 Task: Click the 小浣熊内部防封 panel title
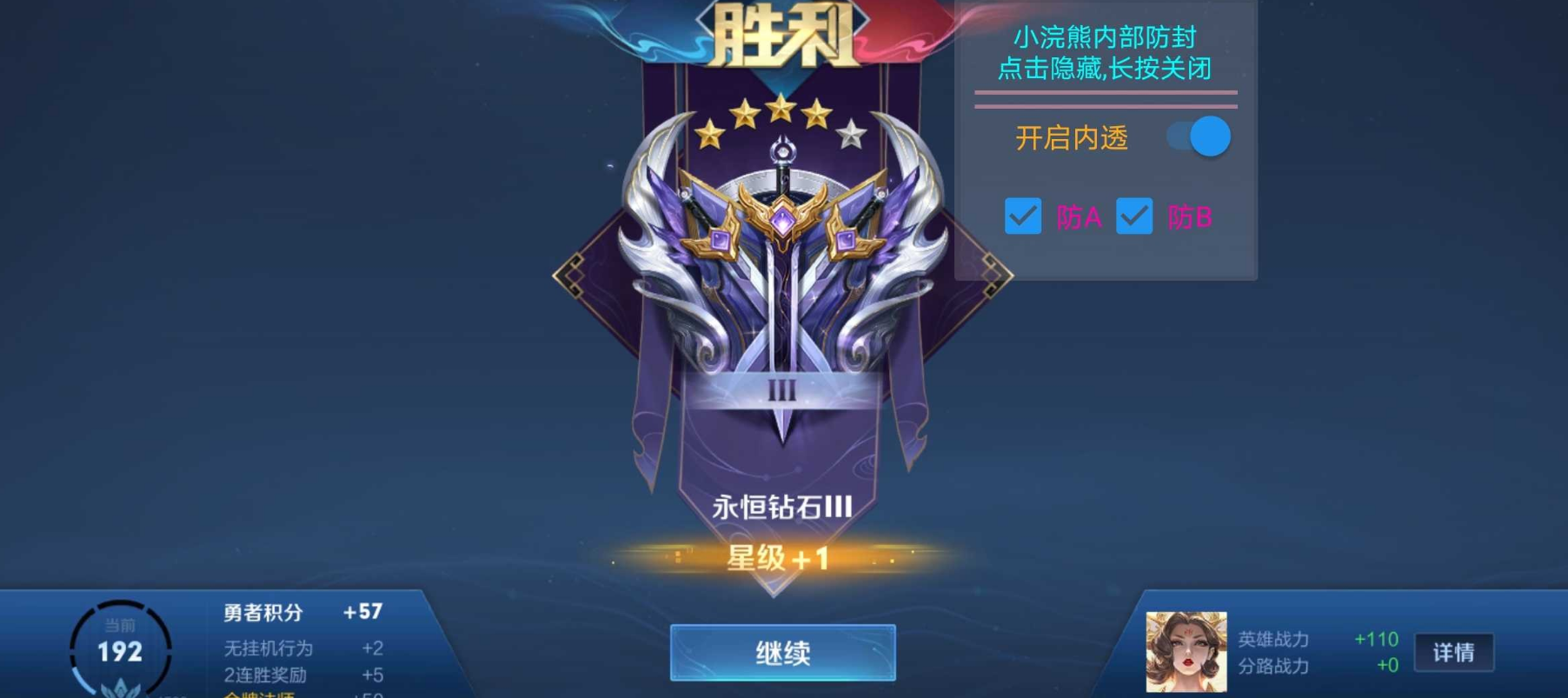(x=1104, y=37)
